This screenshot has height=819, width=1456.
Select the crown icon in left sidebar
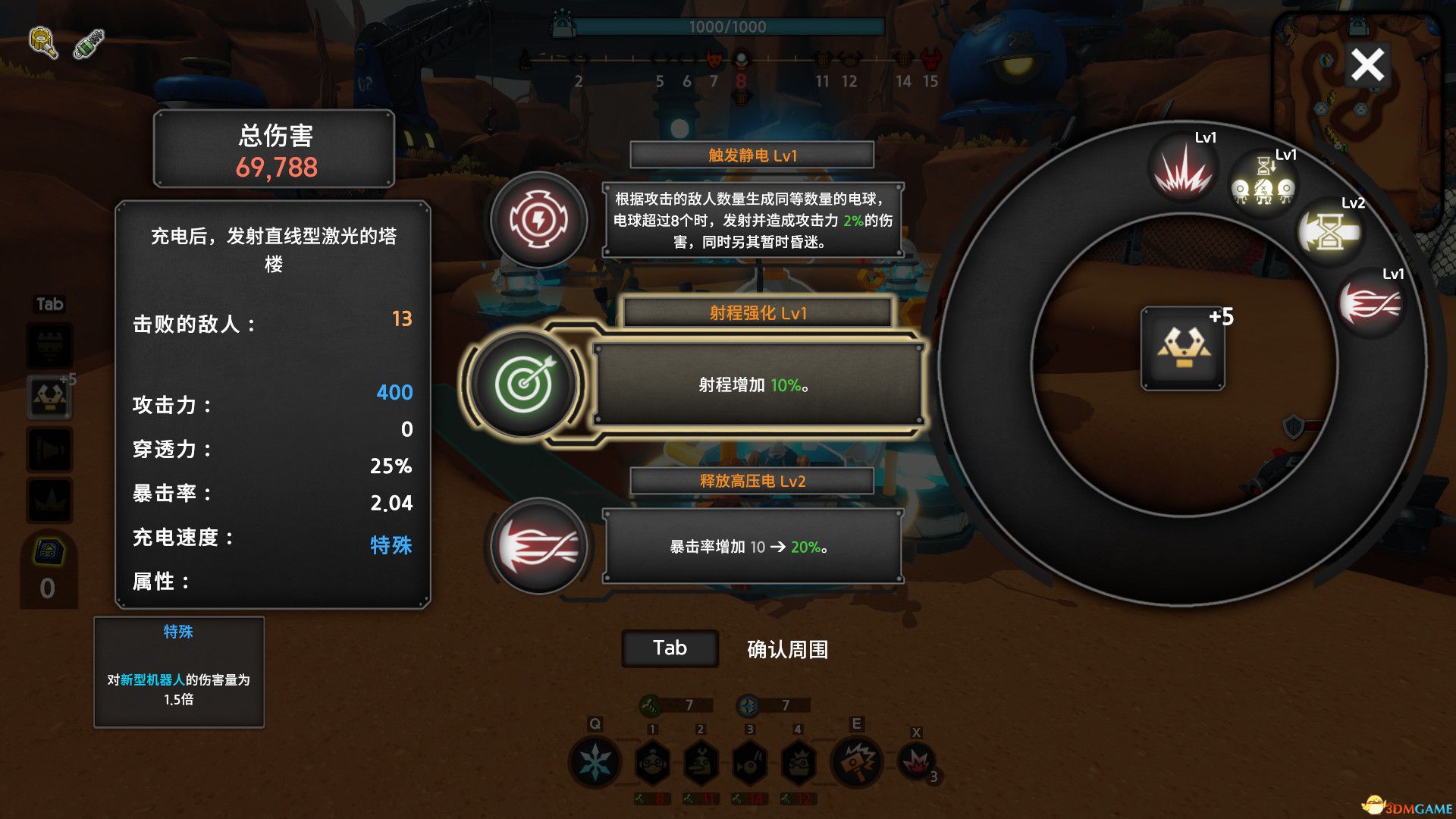[x=50, y=500]
